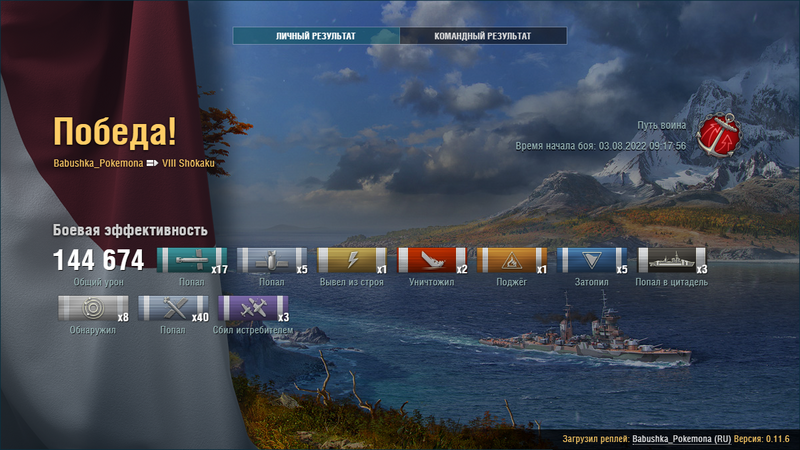The image size is (800, 450).
Task: Choose the bomb hit ribbon x5
Action: point(268,261)
